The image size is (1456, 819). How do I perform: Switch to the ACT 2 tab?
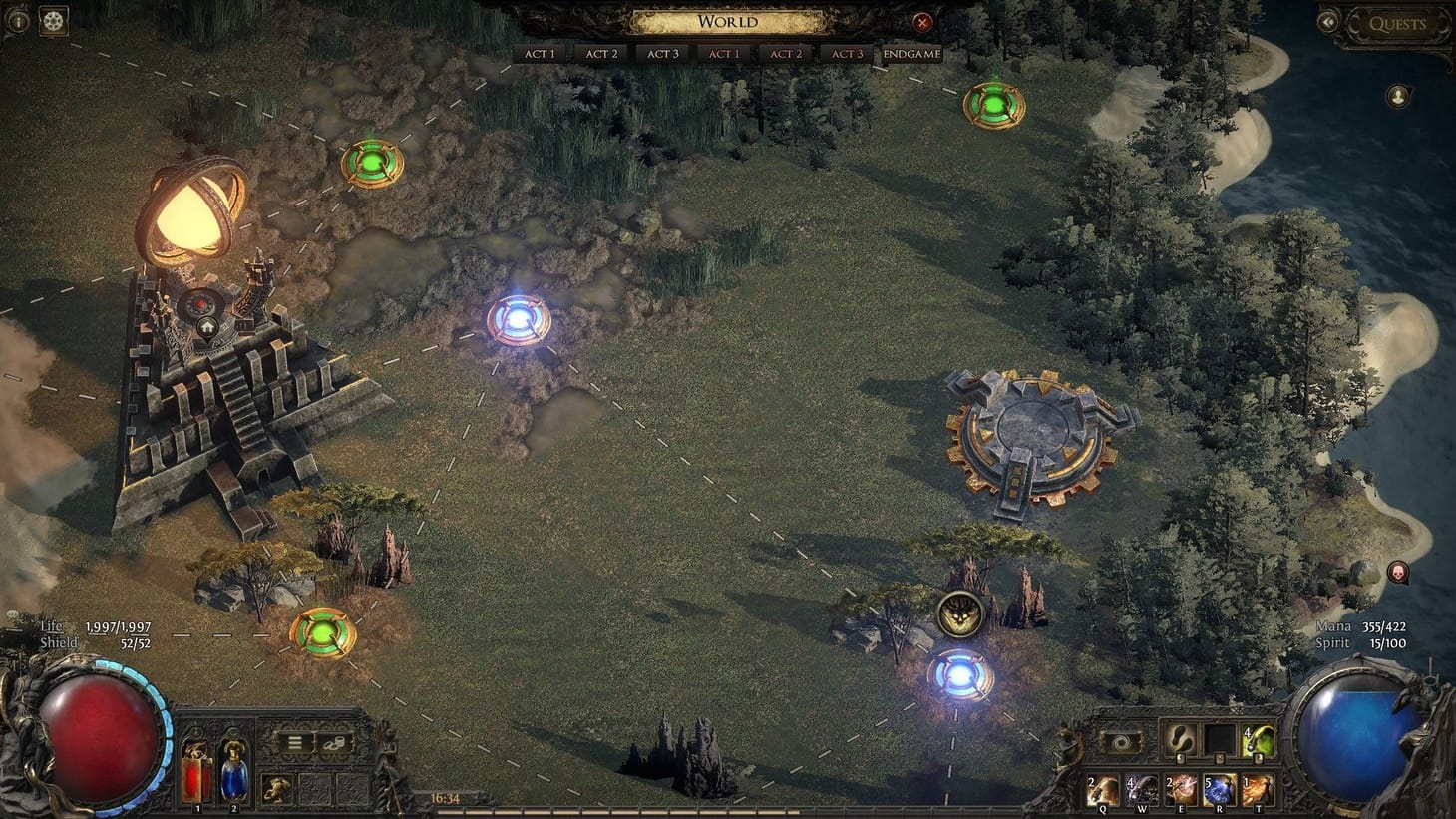[600, 53]
